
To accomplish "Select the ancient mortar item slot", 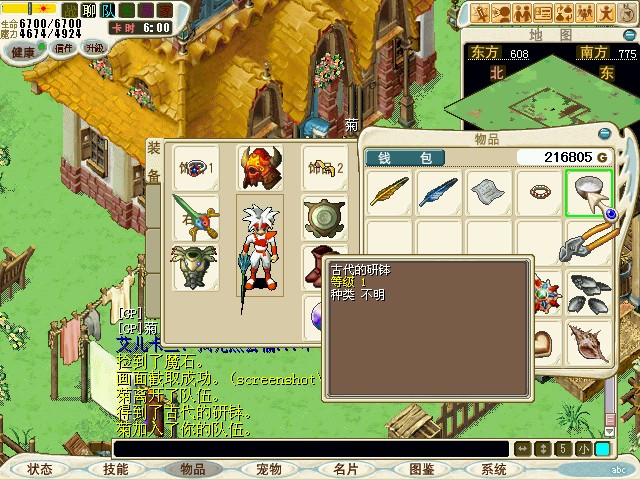I will click(x=589, y=191).
